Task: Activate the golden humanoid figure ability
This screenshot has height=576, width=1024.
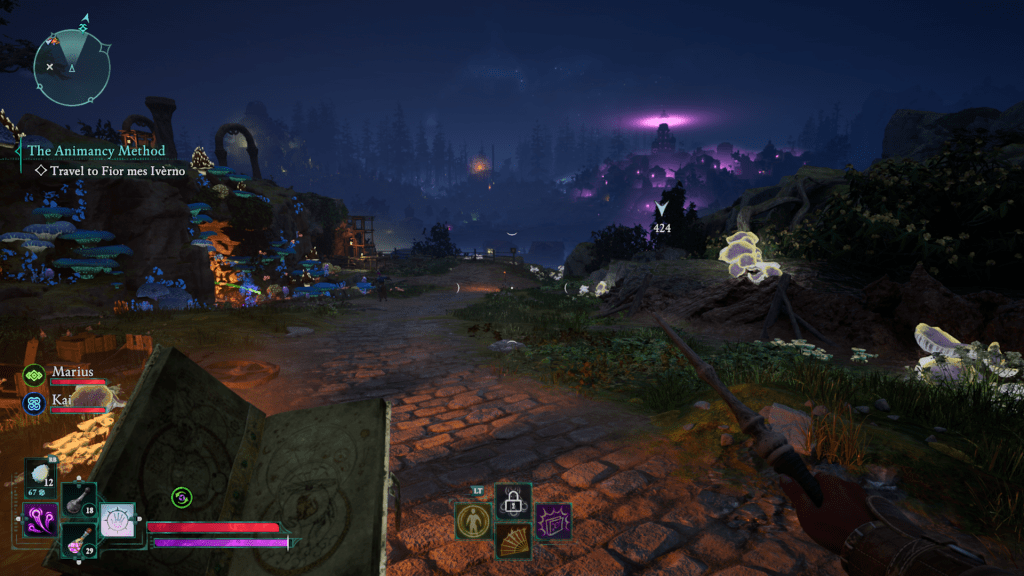Action: pos(472,520)
